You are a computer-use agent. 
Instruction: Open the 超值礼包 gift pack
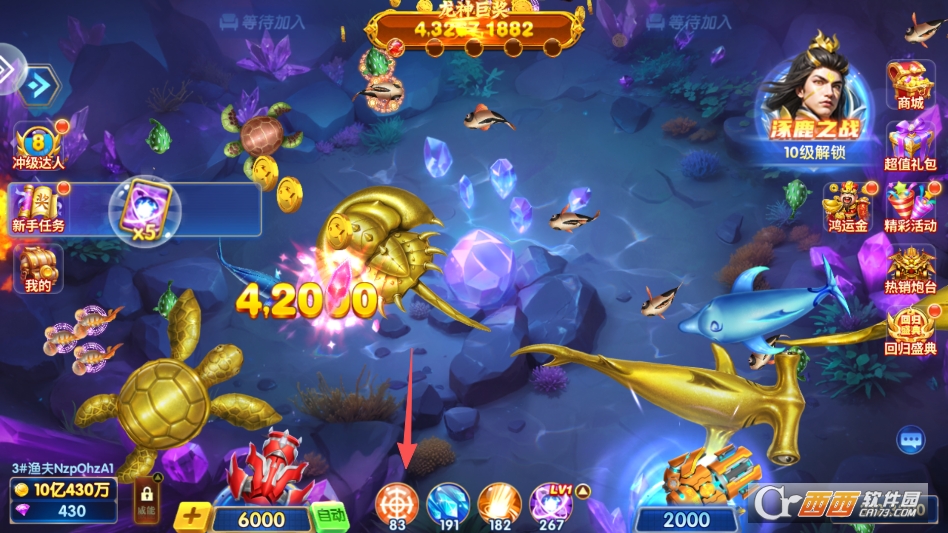[x=910, y=143]
